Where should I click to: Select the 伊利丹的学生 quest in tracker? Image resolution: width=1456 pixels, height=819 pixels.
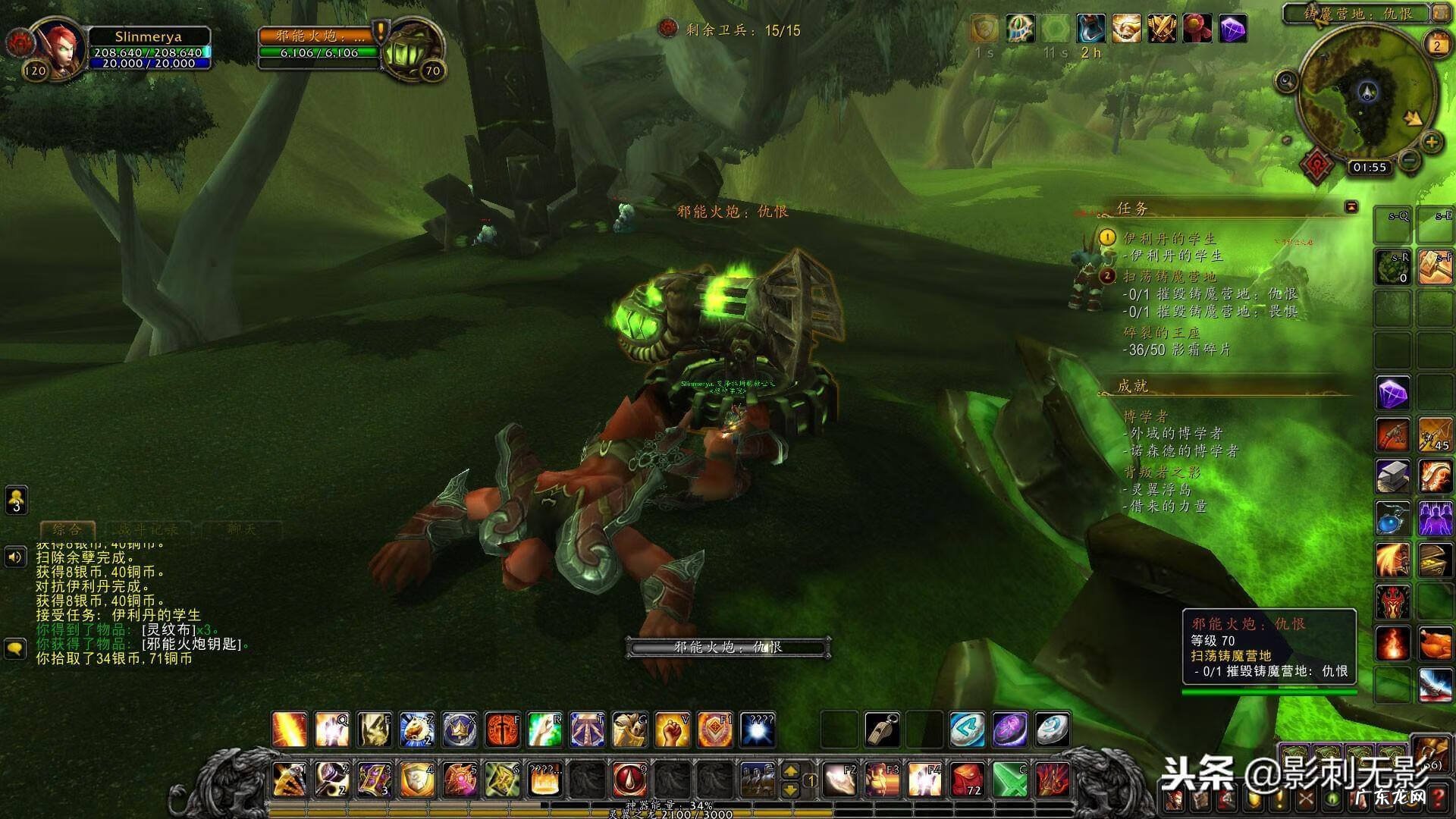1169,238
